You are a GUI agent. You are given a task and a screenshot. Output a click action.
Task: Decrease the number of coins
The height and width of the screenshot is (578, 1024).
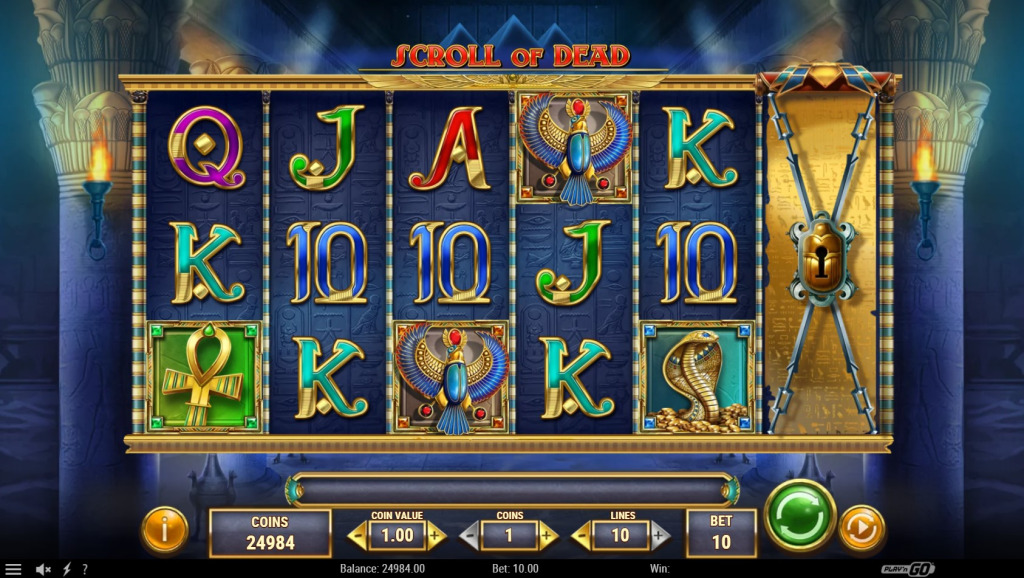[x=469, y=536]
